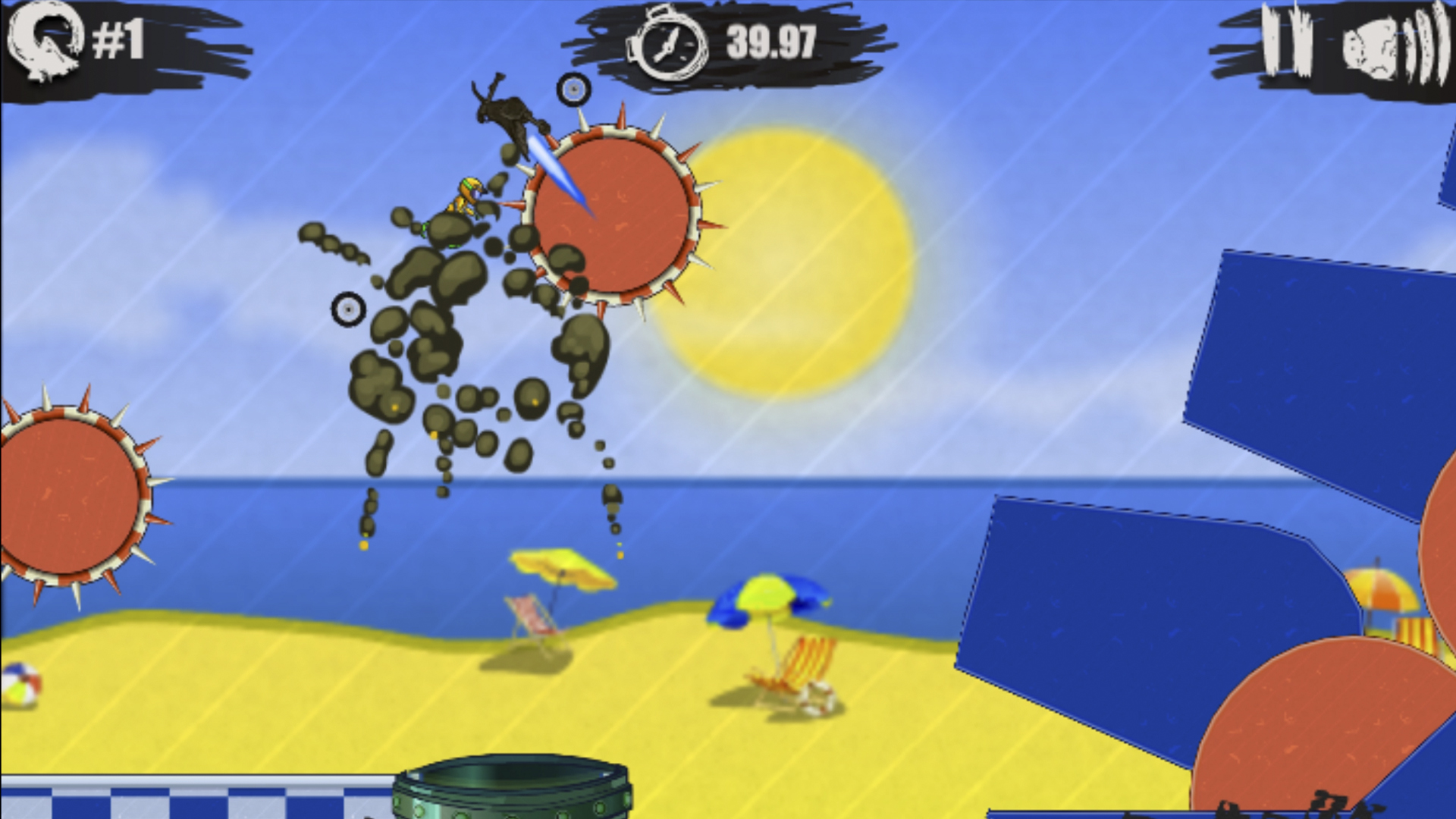Screen dimensions: 1456x819
Task: Collect the target token left of the dirt cloud
Action: (x=349, y=309)
